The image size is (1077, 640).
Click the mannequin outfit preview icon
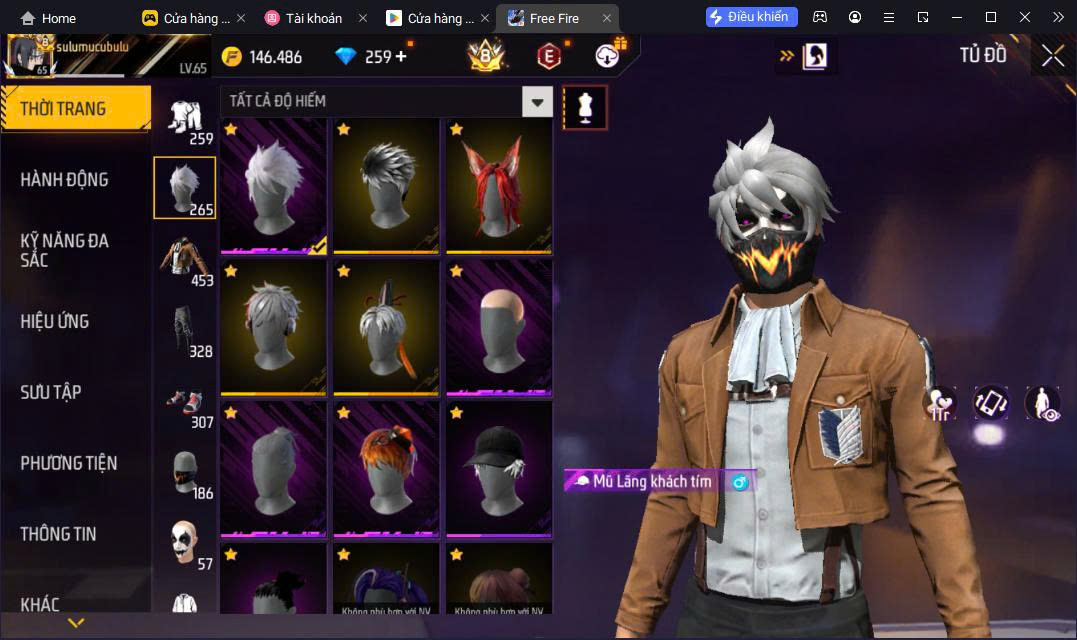(x=585, y=107)
